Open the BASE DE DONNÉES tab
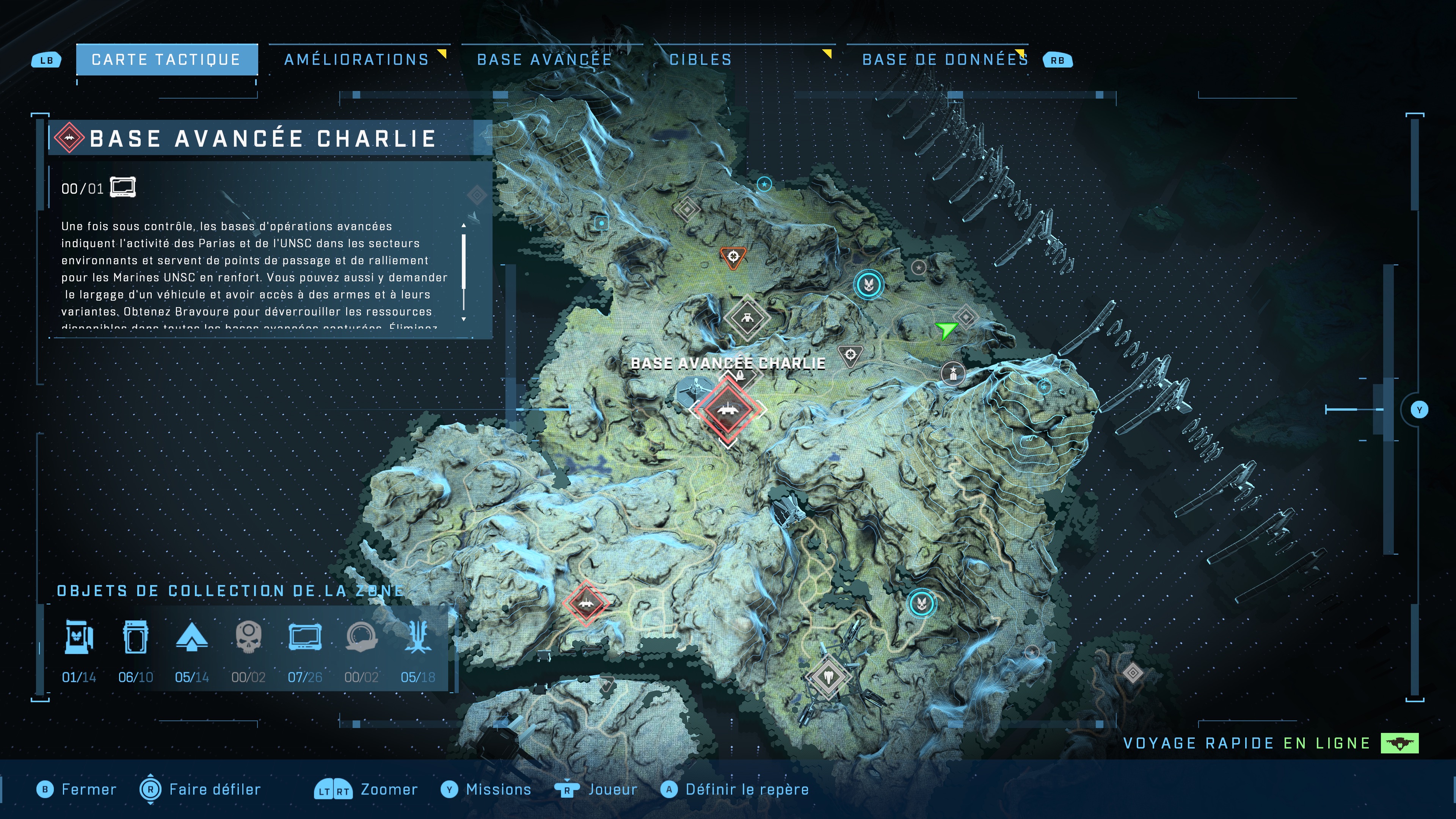This screenshot has width=1456, height=819. pos(944,58)
